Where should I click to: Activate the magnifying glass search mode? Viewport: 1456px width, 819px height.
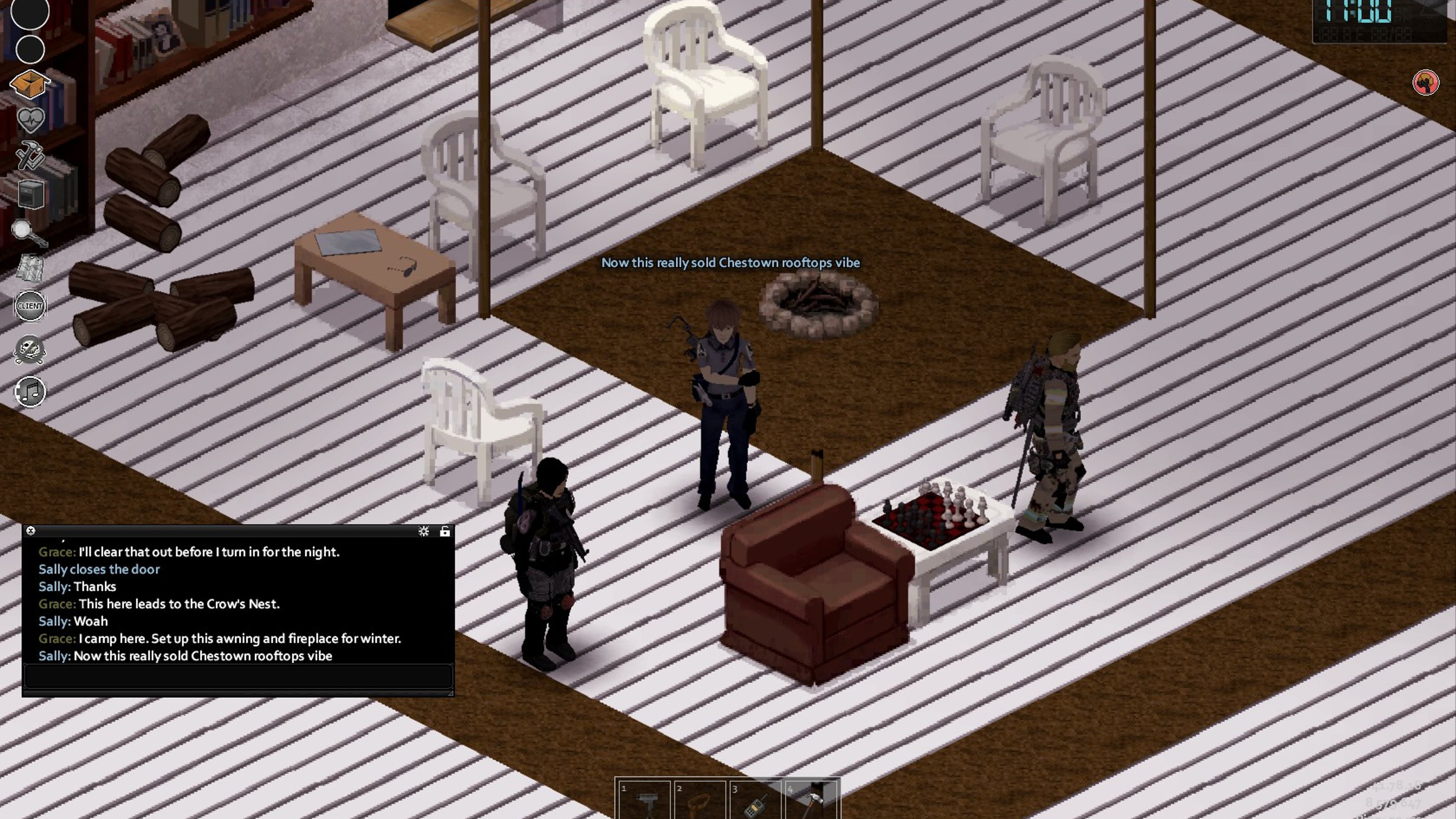click(x=28, y=232)
